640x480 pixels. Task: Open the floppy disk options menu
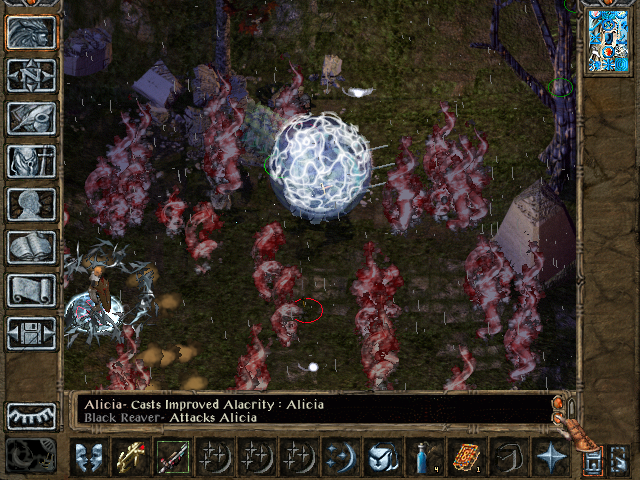[x=32, y=333]
